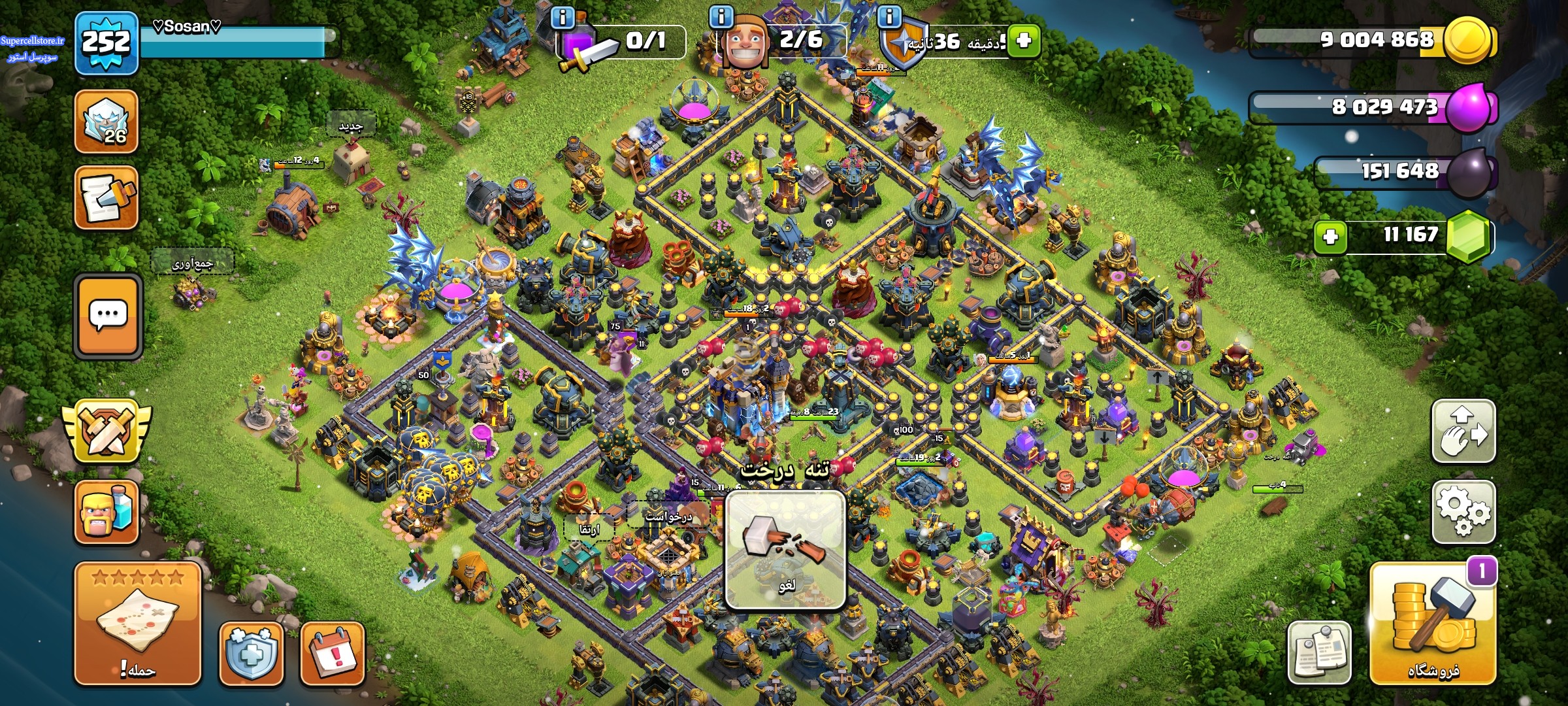Cancel the tree trunk removal

pos(786,550)
